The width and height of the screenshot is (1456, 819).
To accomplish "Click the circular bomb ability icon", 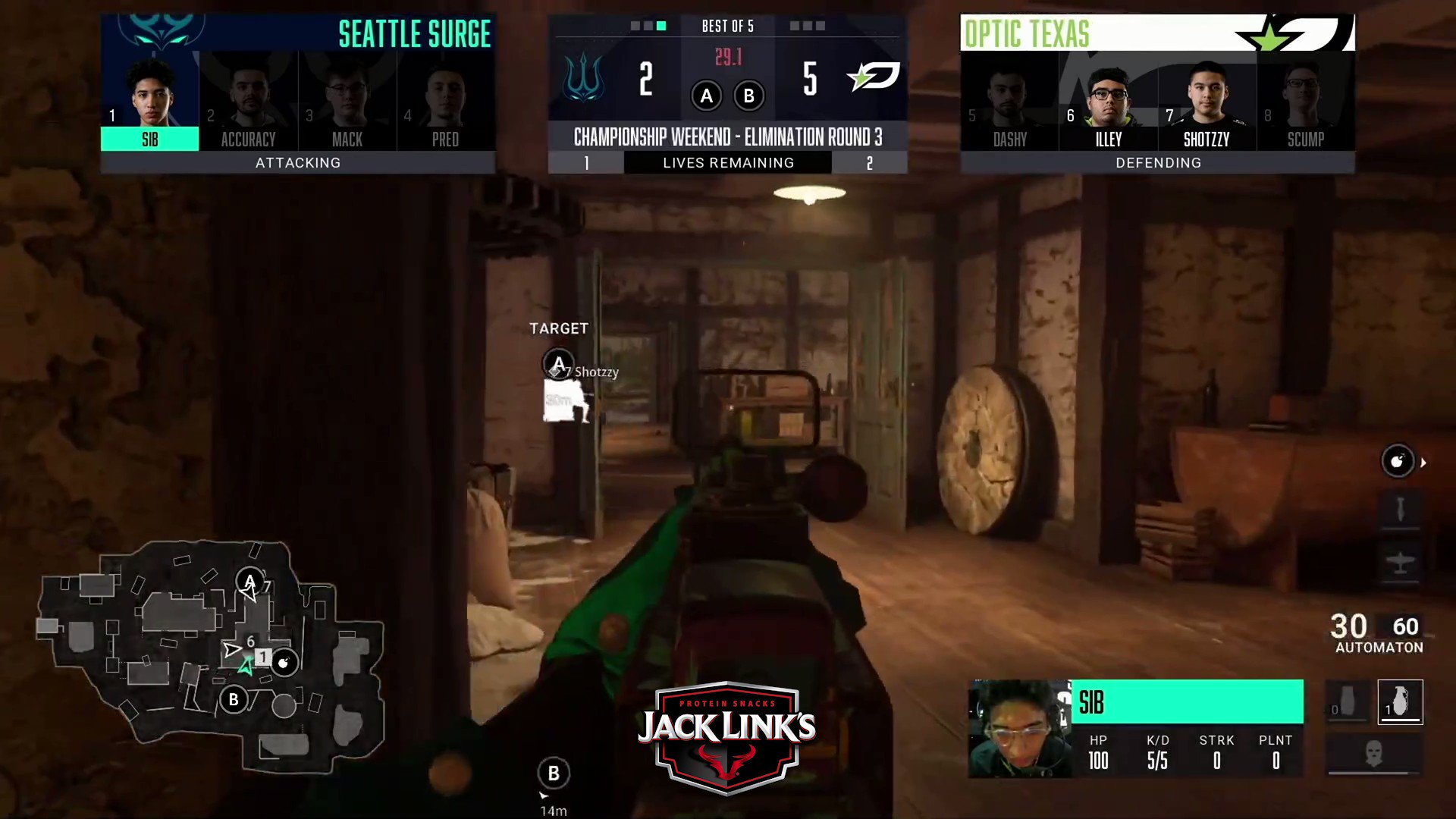I will pyautogui.click(x=1399, y=461).
